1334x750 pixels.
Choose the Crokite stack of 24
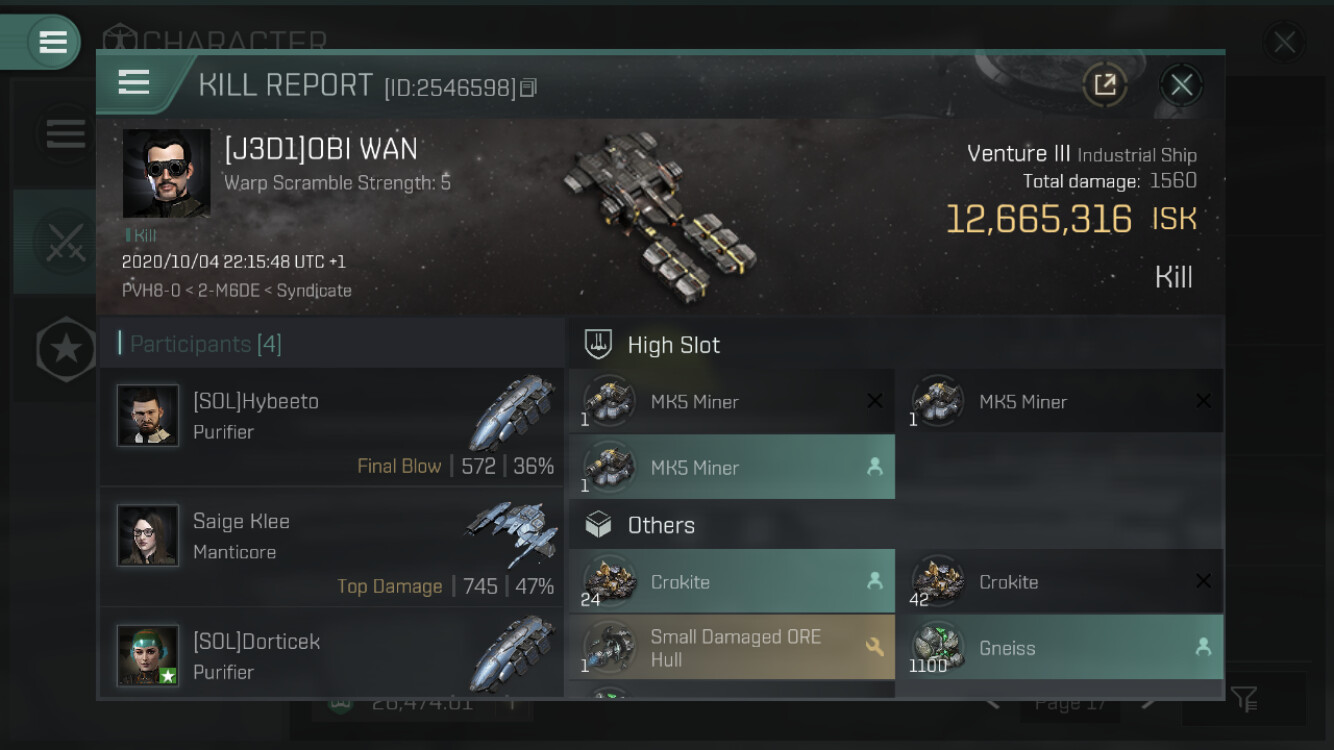(x=731, y=581)
